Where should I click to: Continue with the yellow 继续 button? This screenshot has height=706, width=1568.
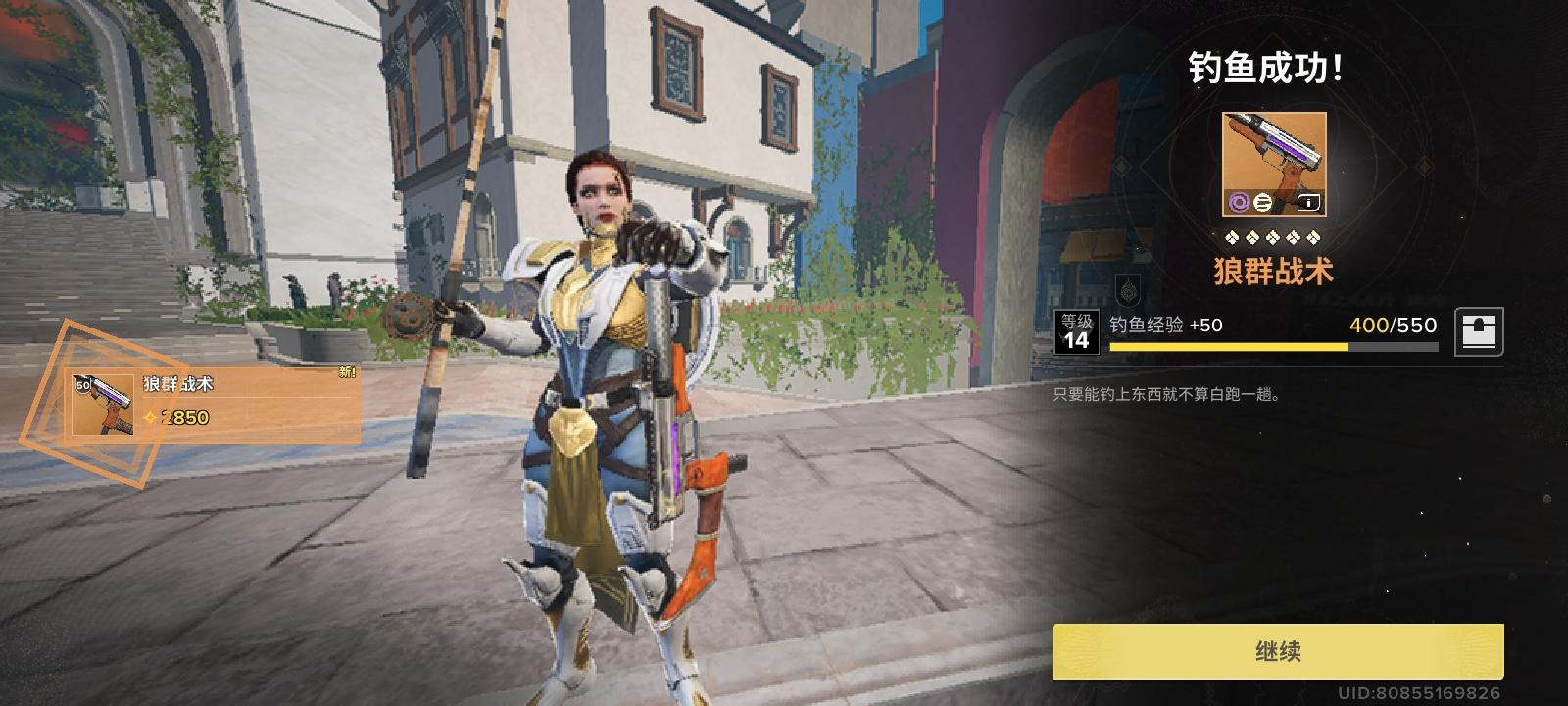1278,651
